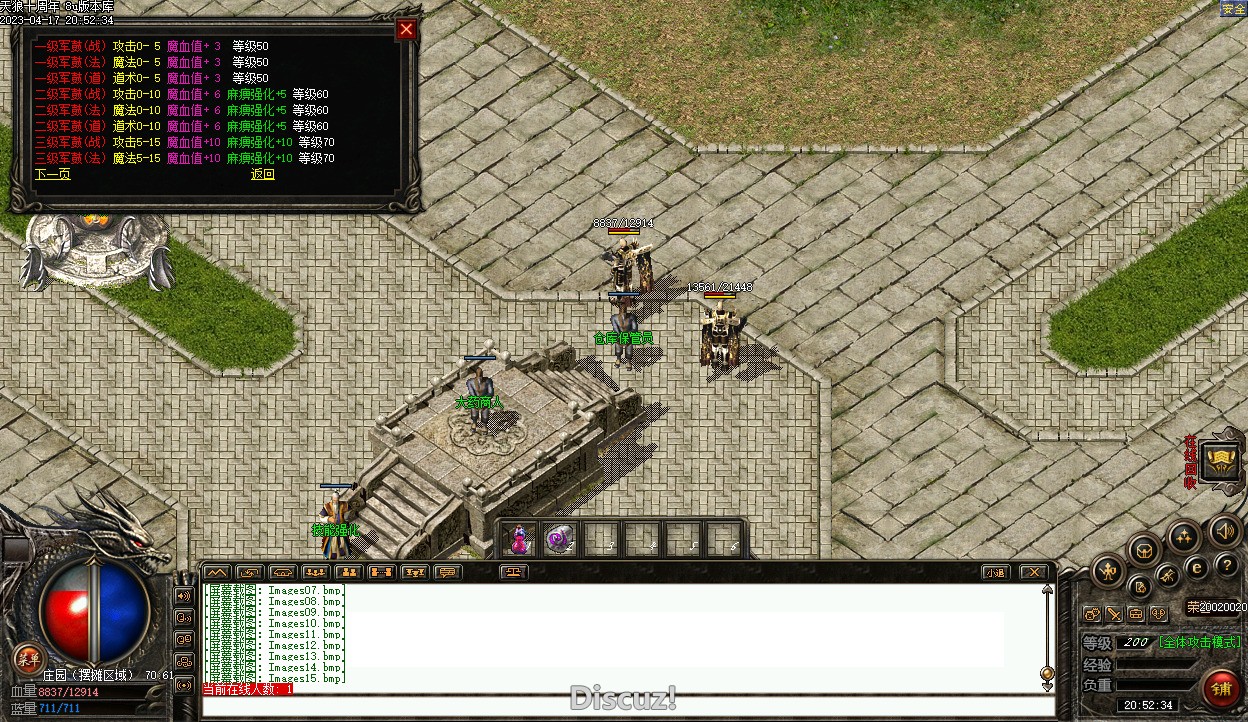Go to next page (下一页)
This screenshot has width=1248, height=722.
[53, 174]
